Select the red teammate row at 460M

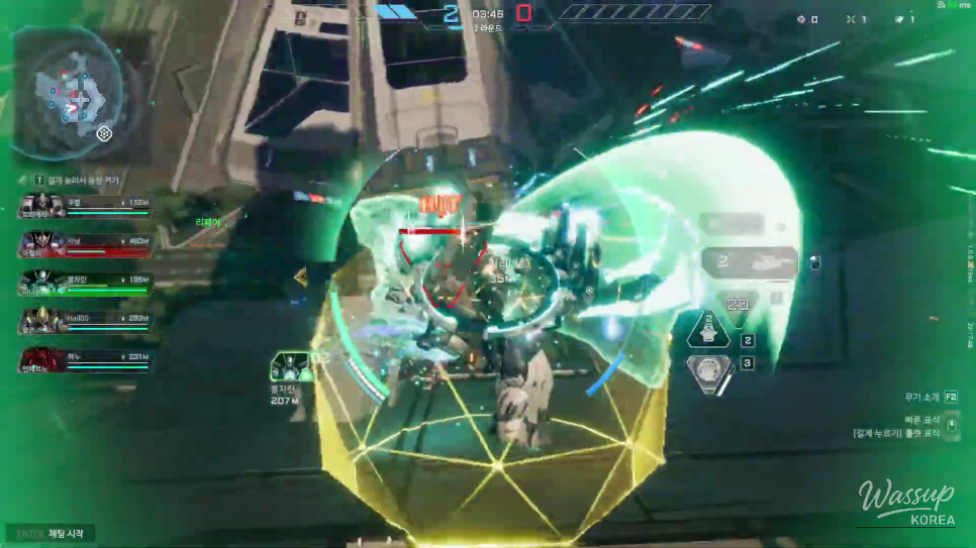point(84,245)
